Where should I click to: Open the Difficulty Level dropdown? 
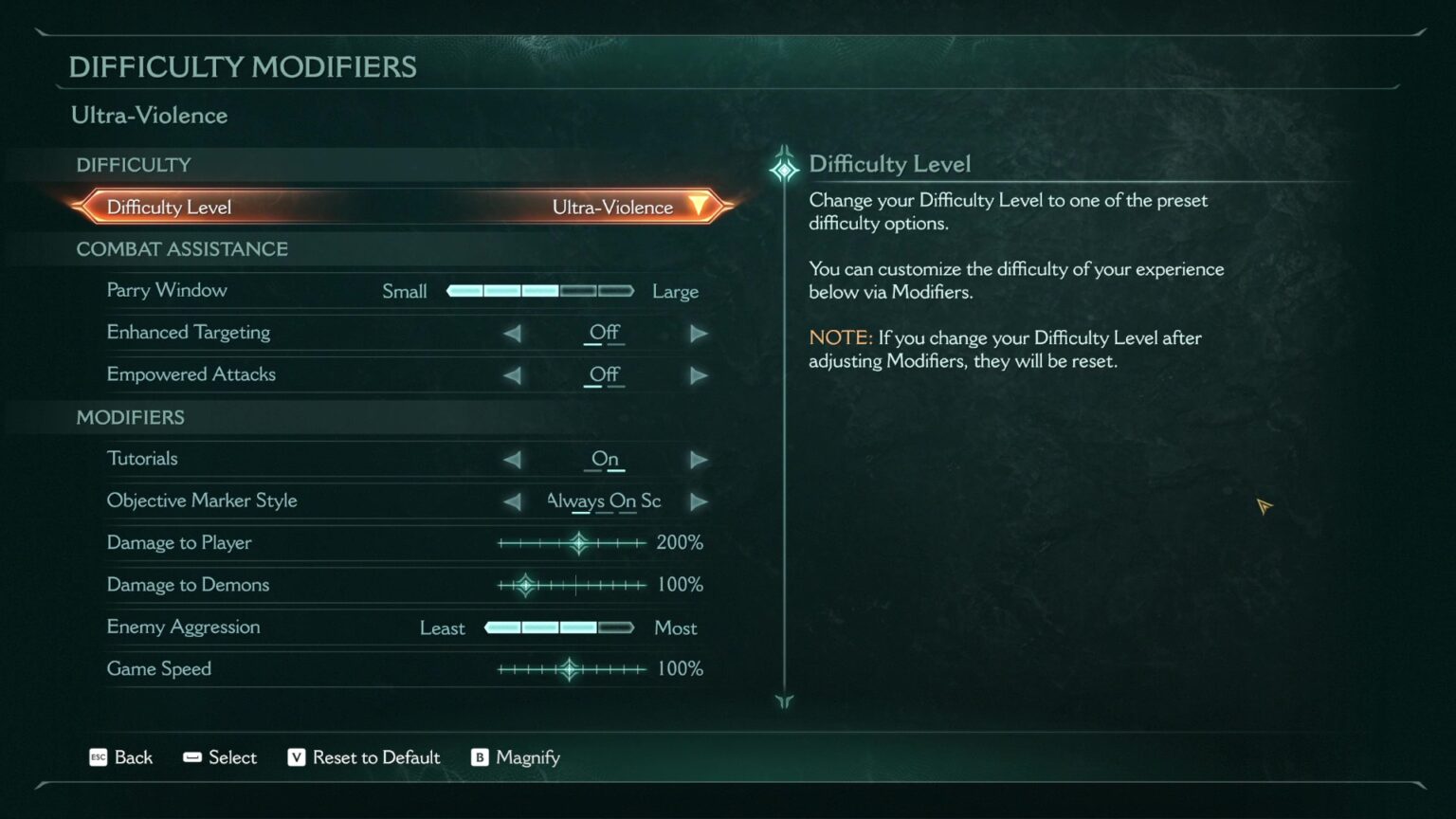[698, 207]
